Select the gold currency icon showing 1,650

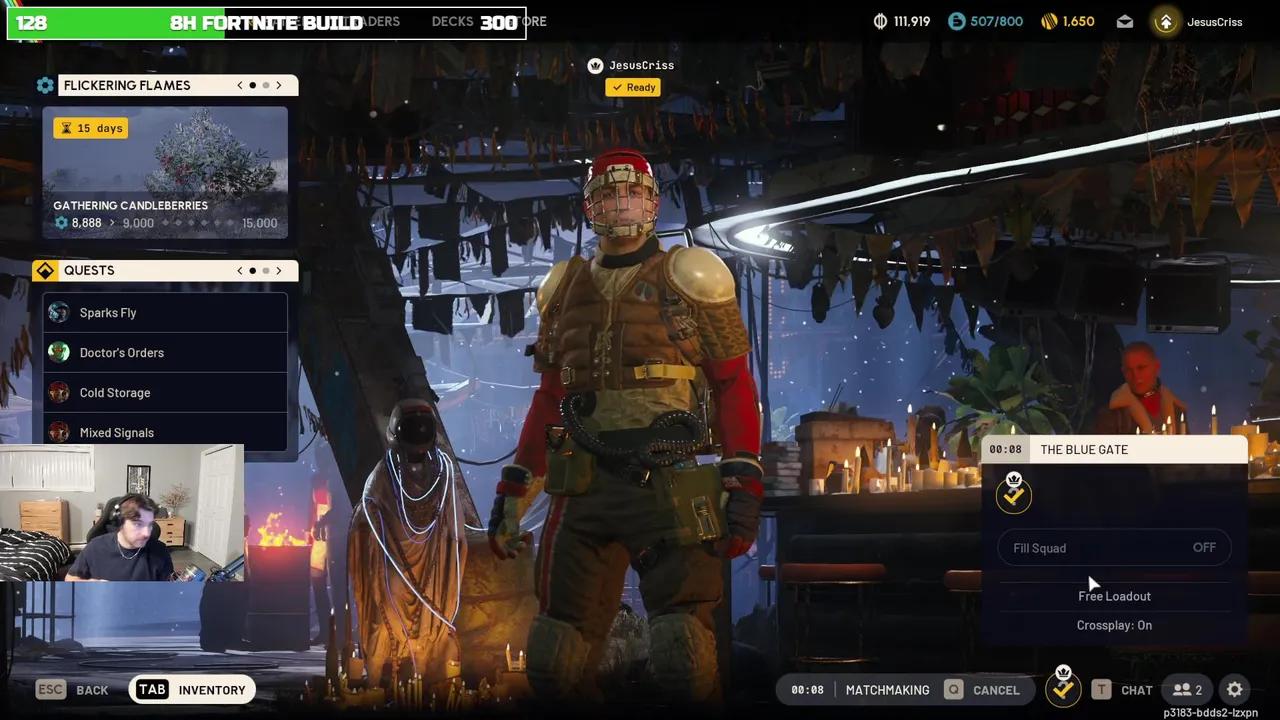(1049, 21)
